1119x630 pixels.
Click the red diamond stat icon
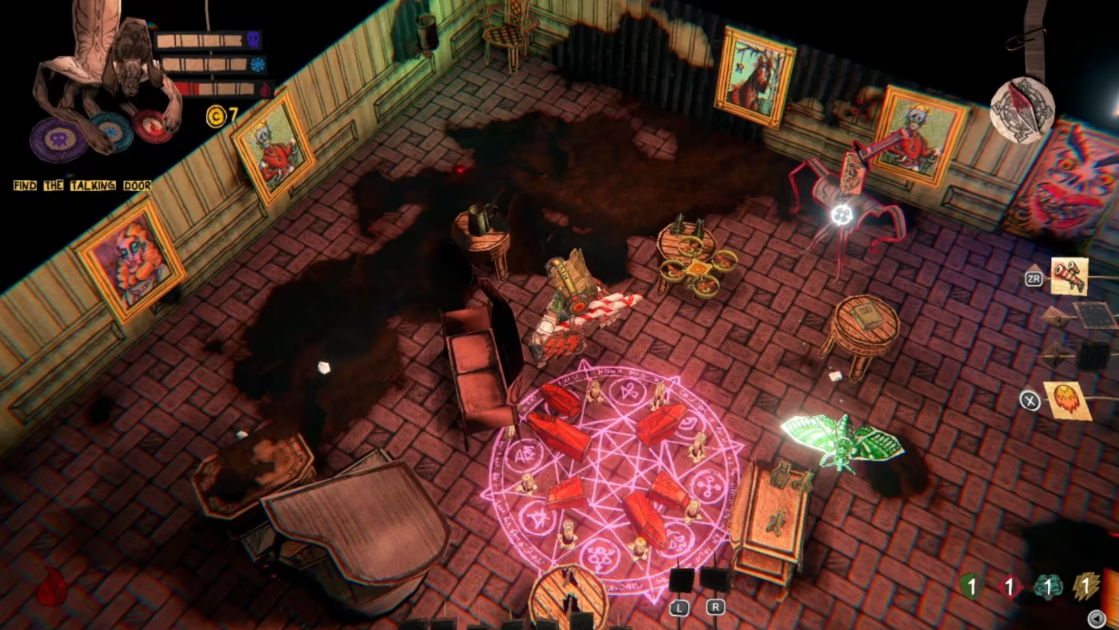[1009, 587]
